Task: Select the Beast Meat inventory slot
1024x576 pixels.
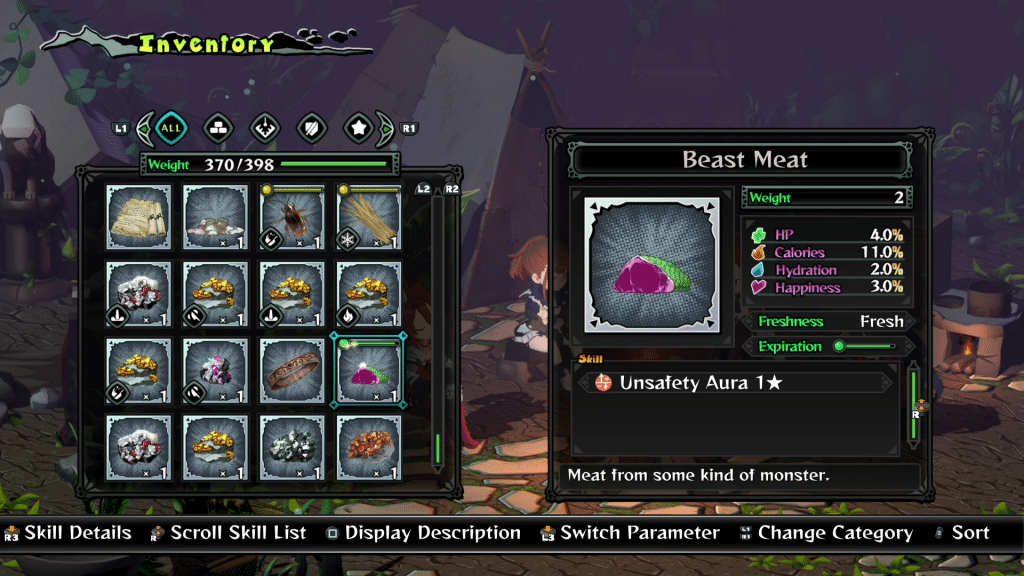Action: (369, 370)
